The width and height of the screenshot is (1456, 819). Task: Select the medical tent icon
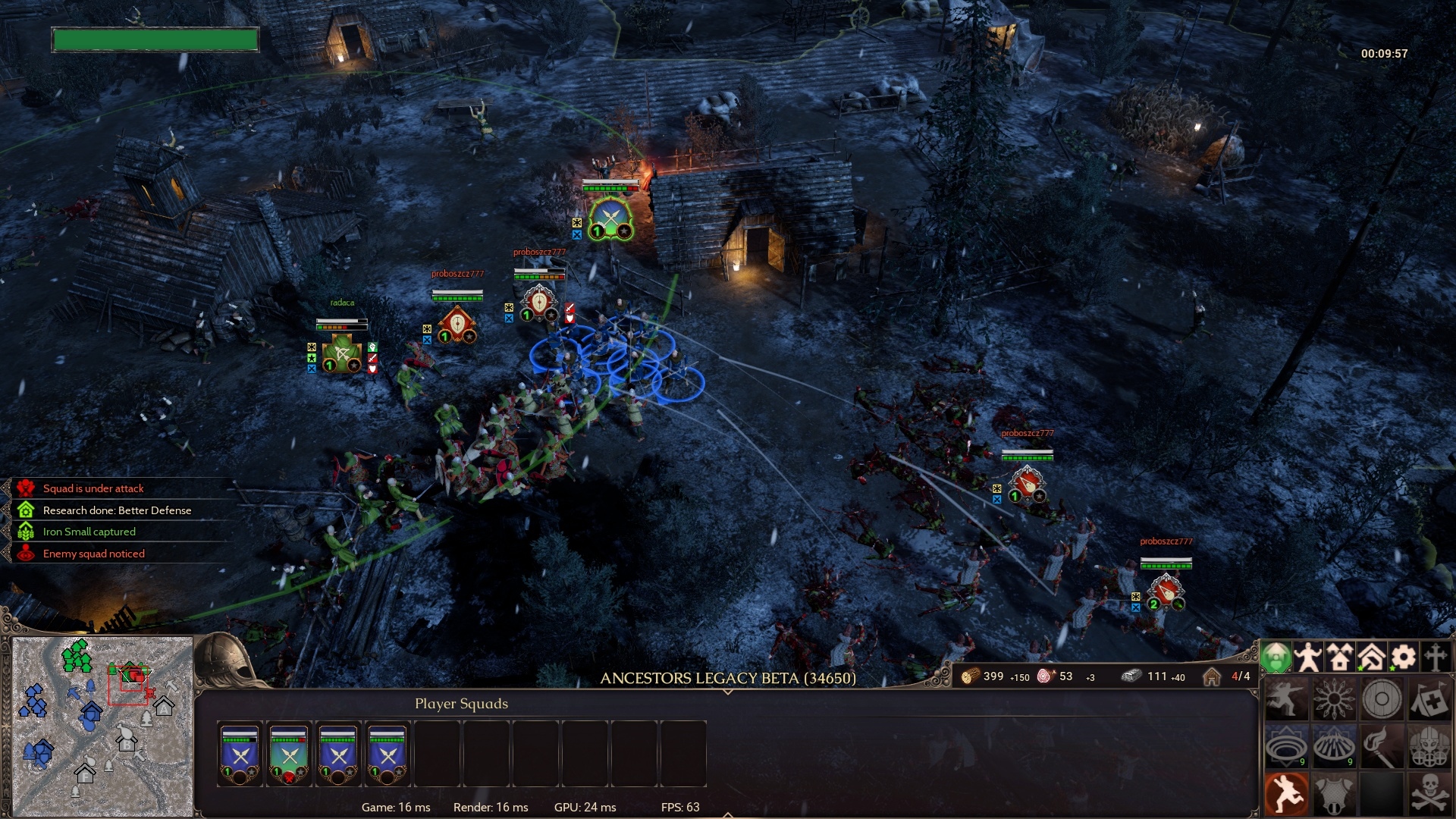pos(1429,699)
